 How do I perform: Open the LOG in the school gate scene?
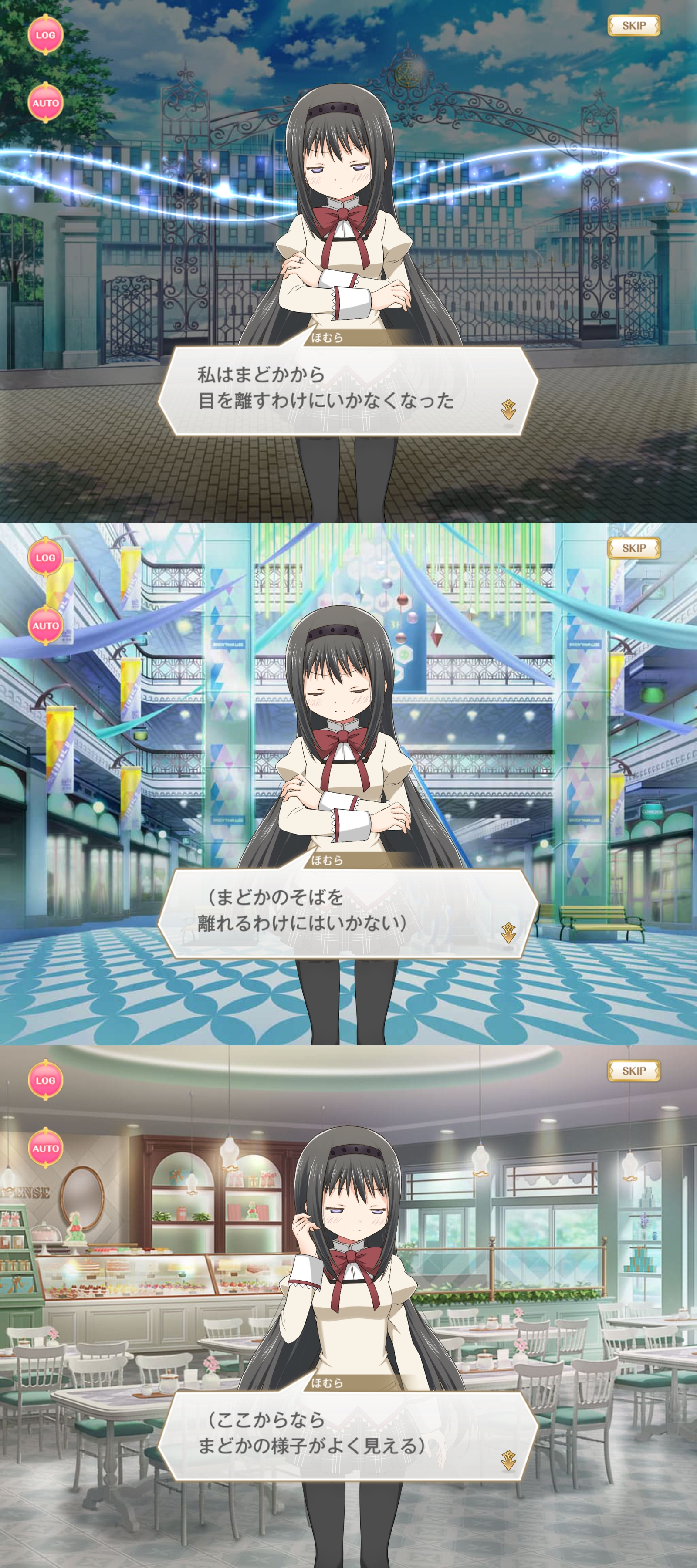45,35
